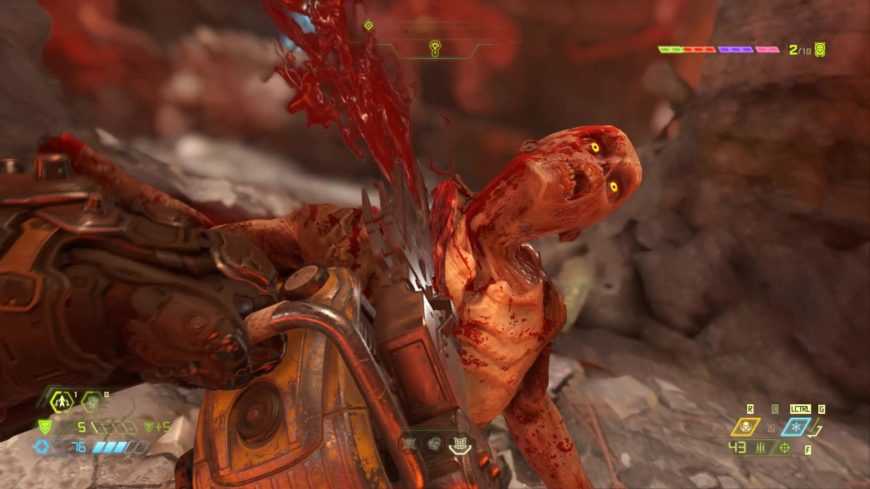870x489 pixels.
Task: Click the dimmed hexagon rune icon
Action: click(91, 402)
